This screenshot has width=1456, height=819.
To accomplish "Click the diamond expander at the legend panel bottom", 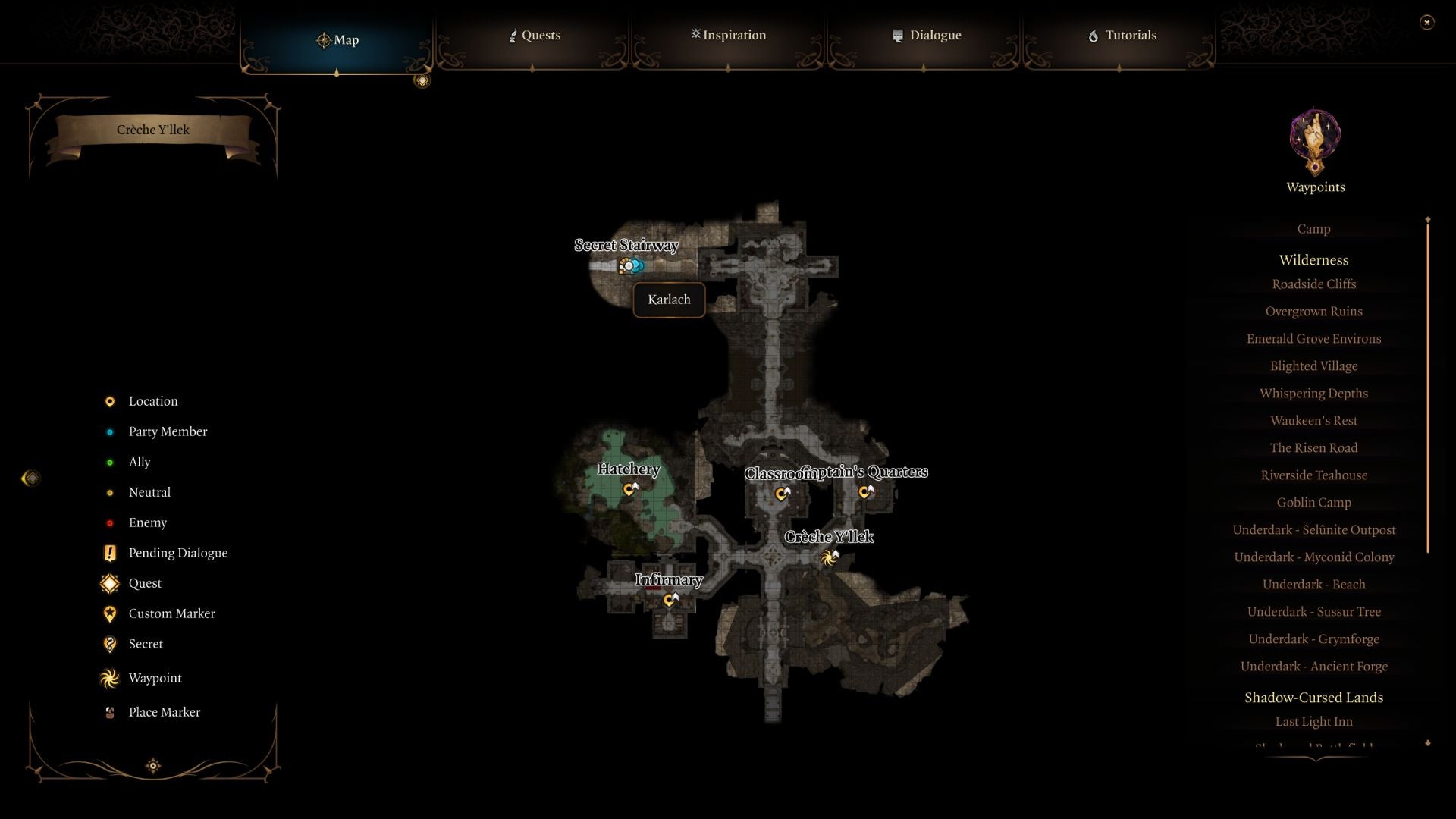I will pos(152,766).
